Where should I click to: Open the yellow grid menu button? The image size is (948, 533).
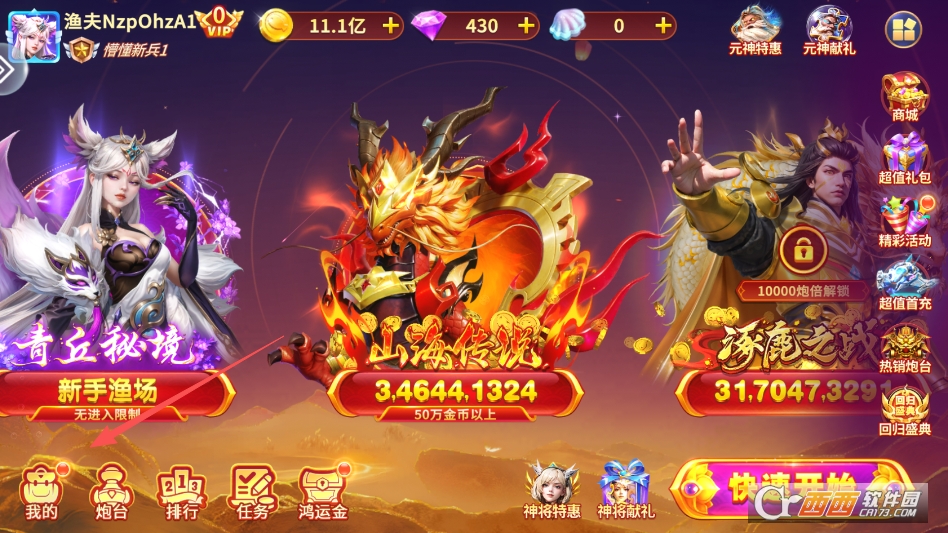904,31
